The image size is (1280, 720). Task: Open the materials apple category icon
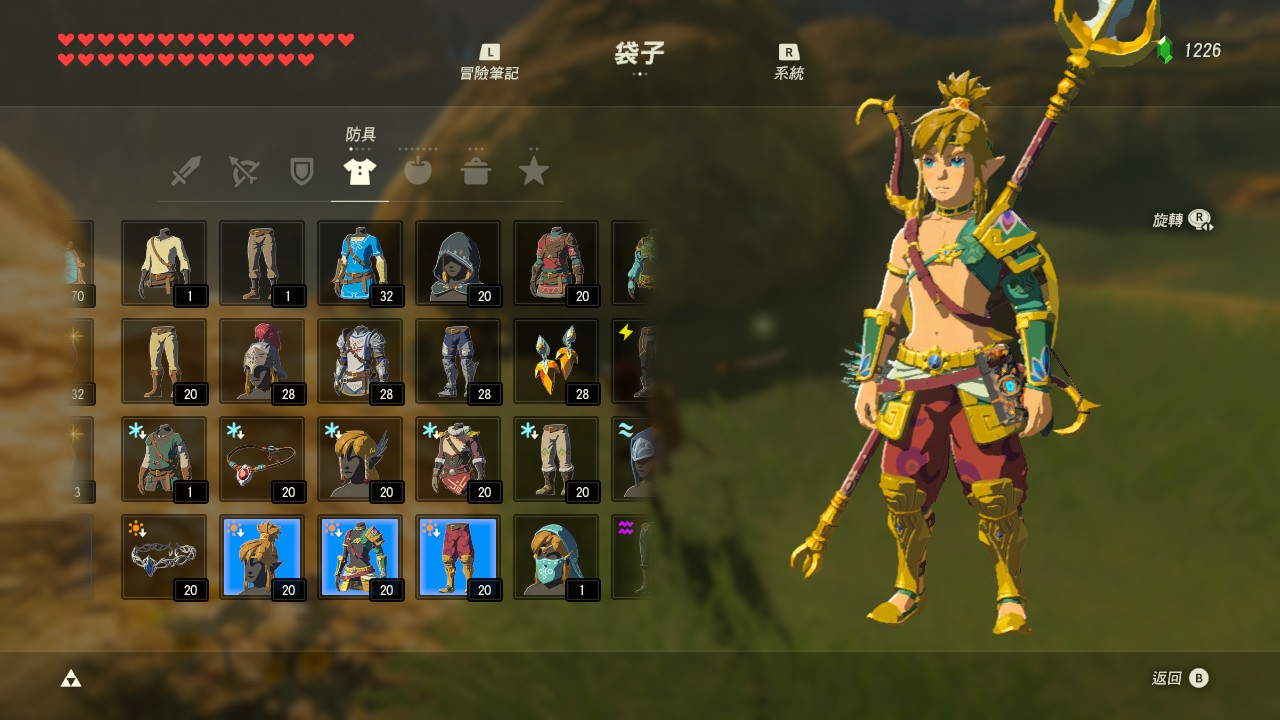pos(417,170)
